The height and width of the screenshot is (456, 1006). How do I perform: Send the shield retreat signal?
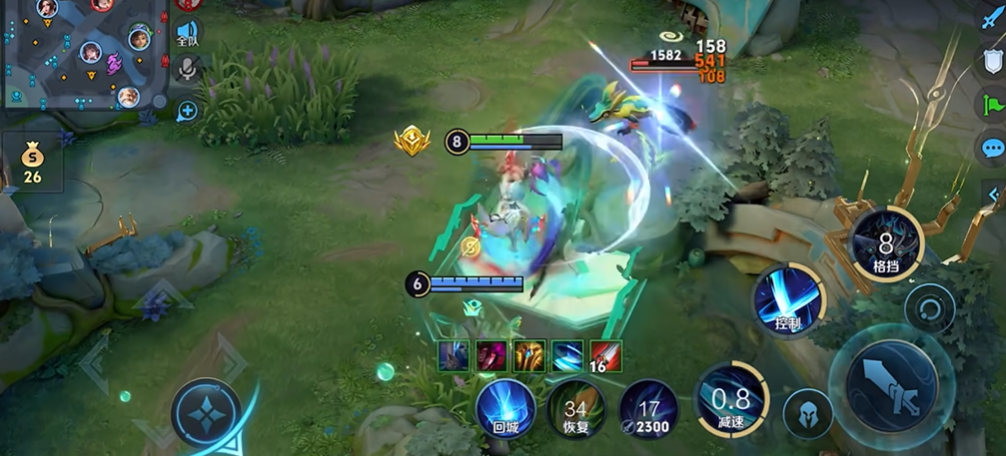pyautogui.click(x=991, y=61)
